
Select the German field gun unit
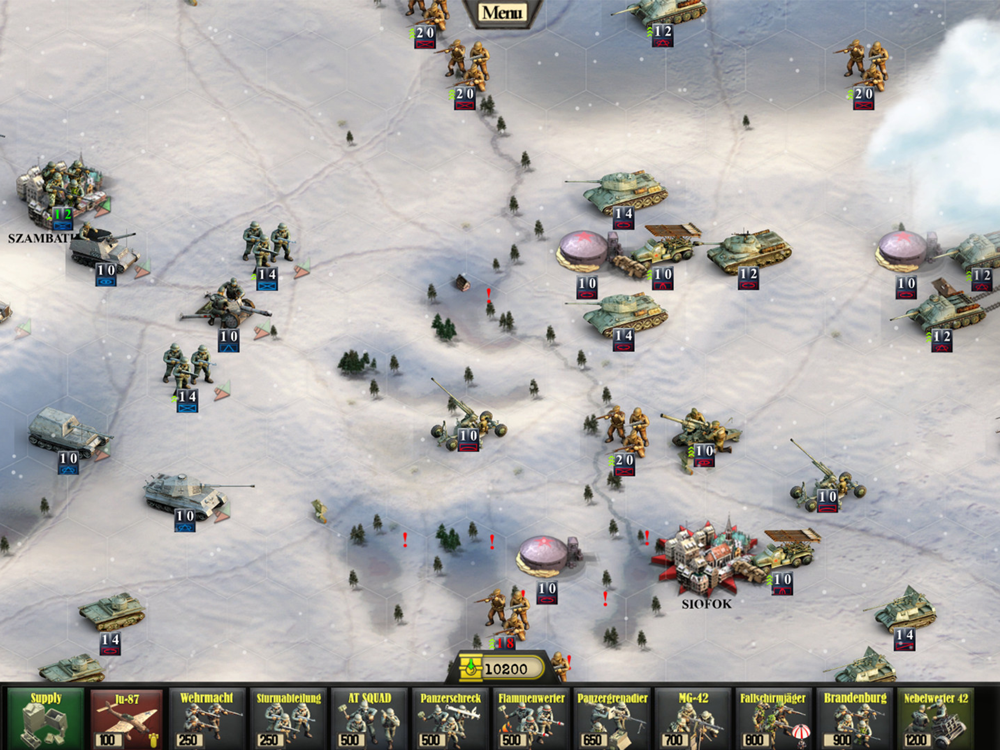226,308
